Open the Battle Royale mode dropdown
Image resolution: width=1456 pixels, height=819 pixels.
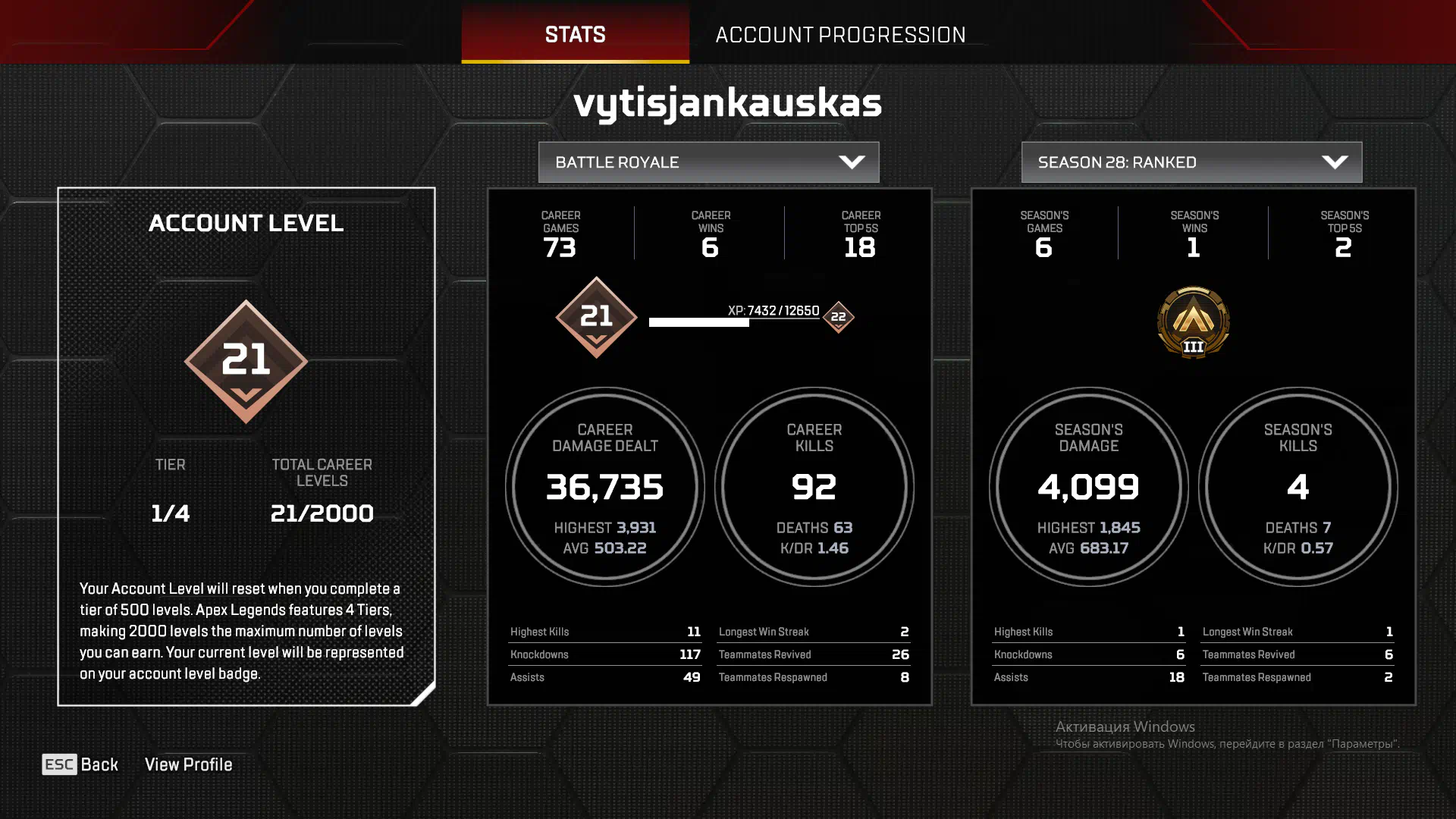coord(708,162)
